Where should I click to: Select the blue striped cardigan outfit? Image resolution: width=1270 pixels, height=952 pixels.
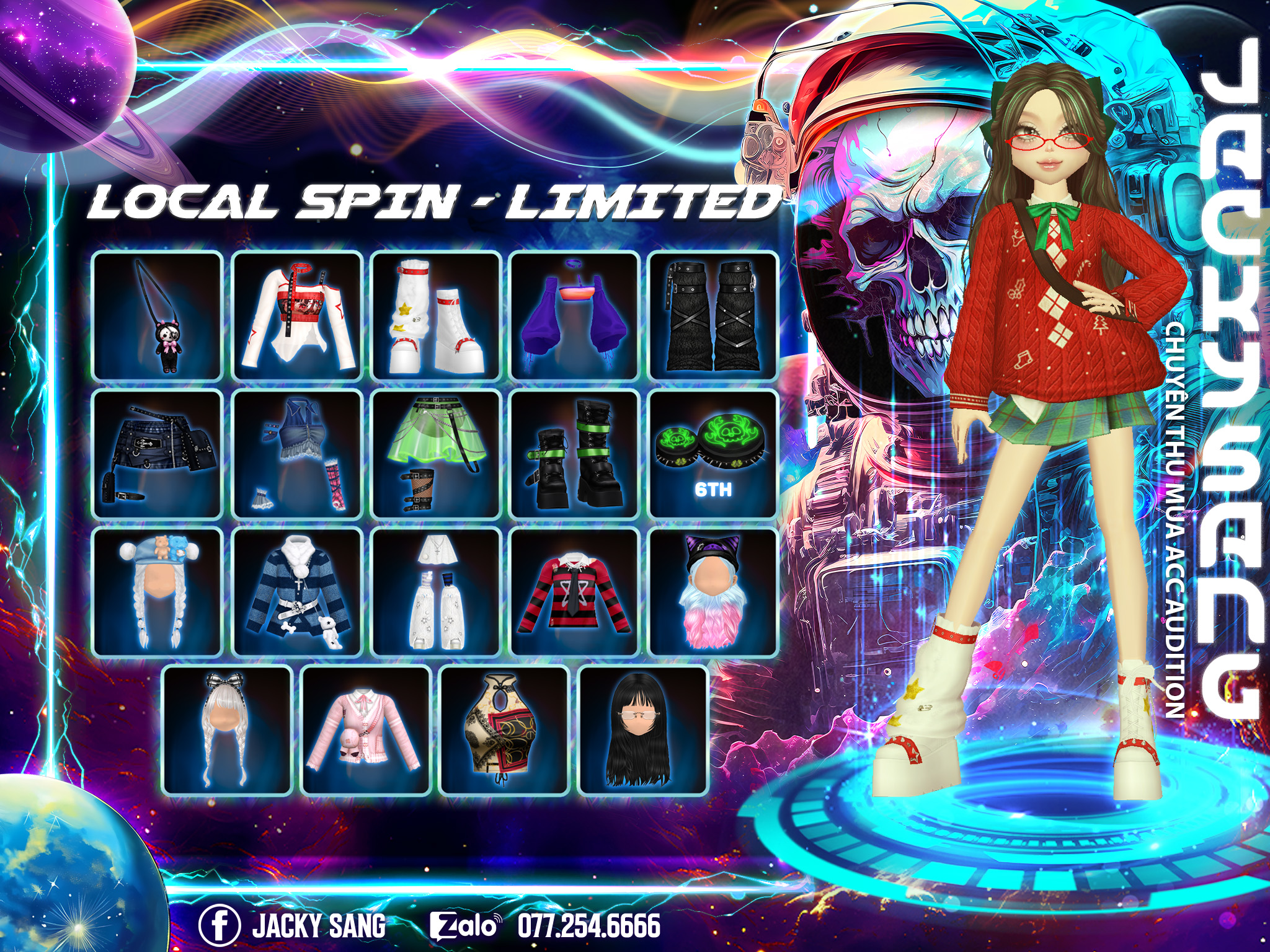tap(297, 592)
